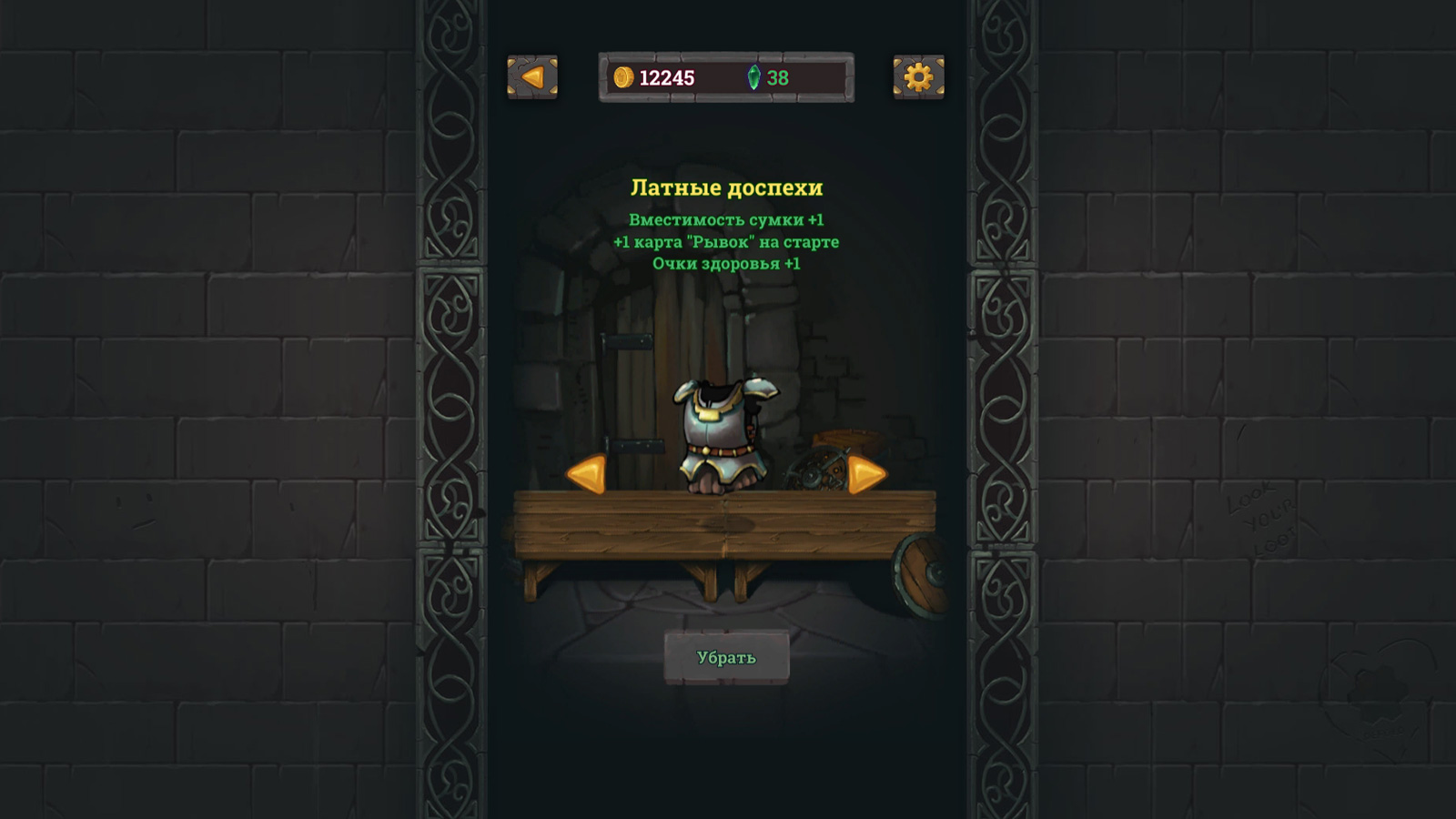
Task: Open the settings gear menu
Action: click(x=917, y=78)
